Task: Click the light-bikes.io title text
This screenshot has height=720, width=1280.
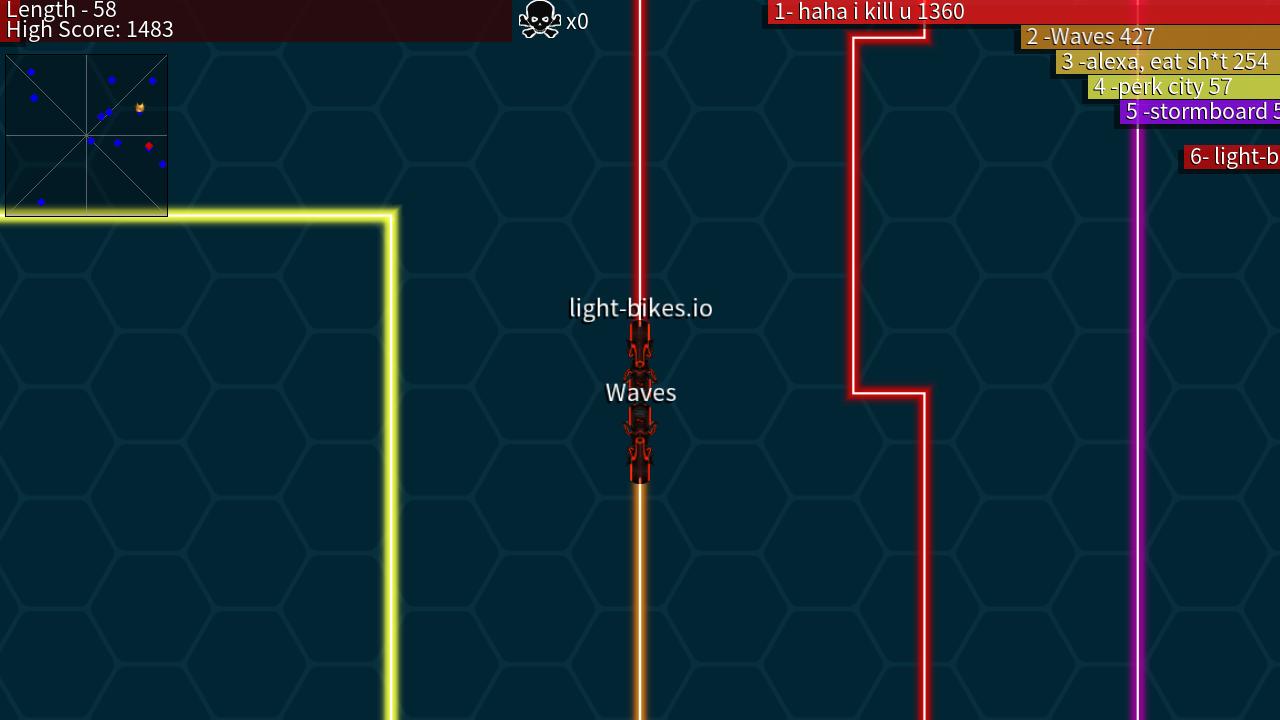Action: [640, 308]
